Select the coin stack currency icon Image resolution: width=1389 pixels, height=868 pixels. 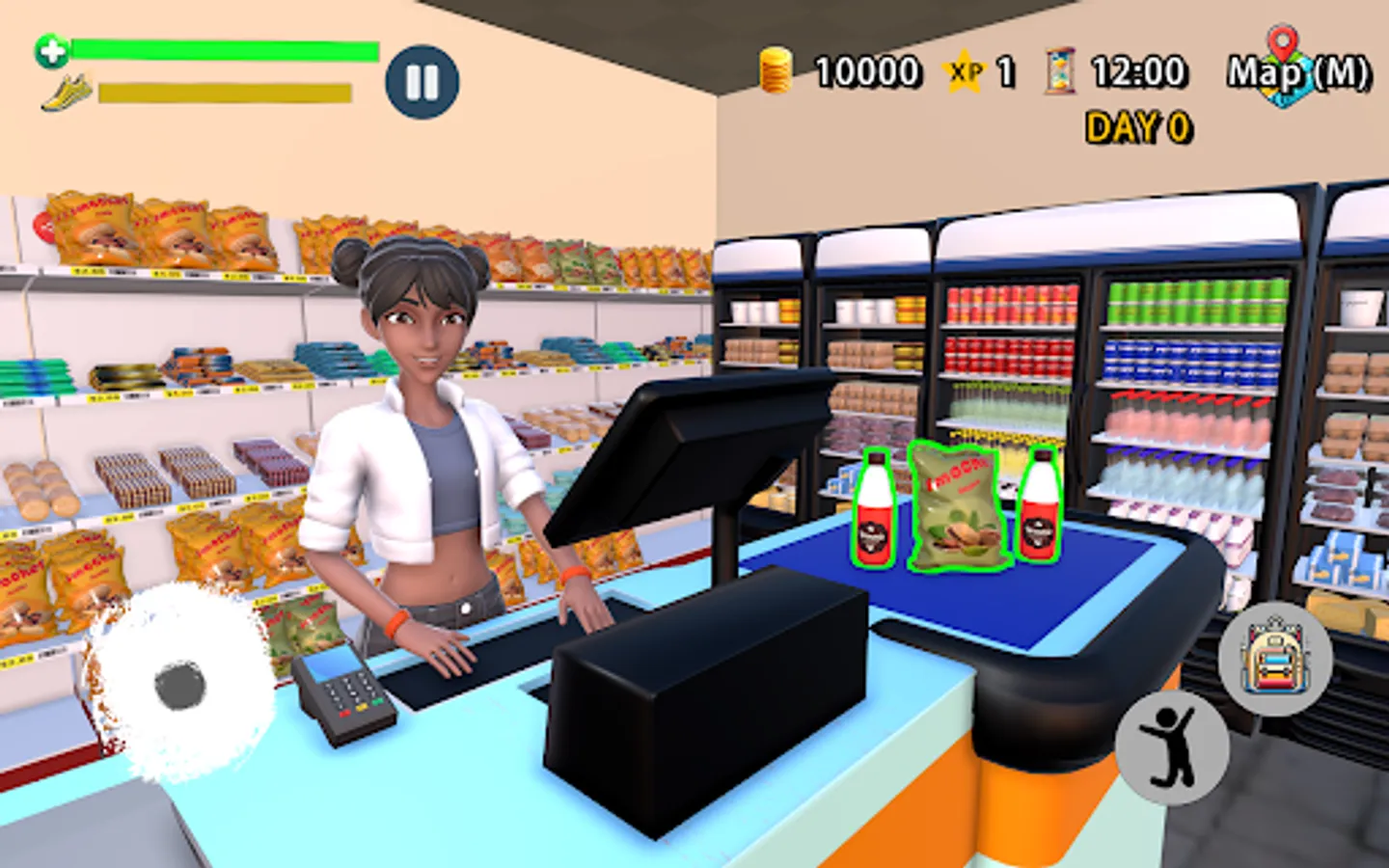tap(774, 70)
